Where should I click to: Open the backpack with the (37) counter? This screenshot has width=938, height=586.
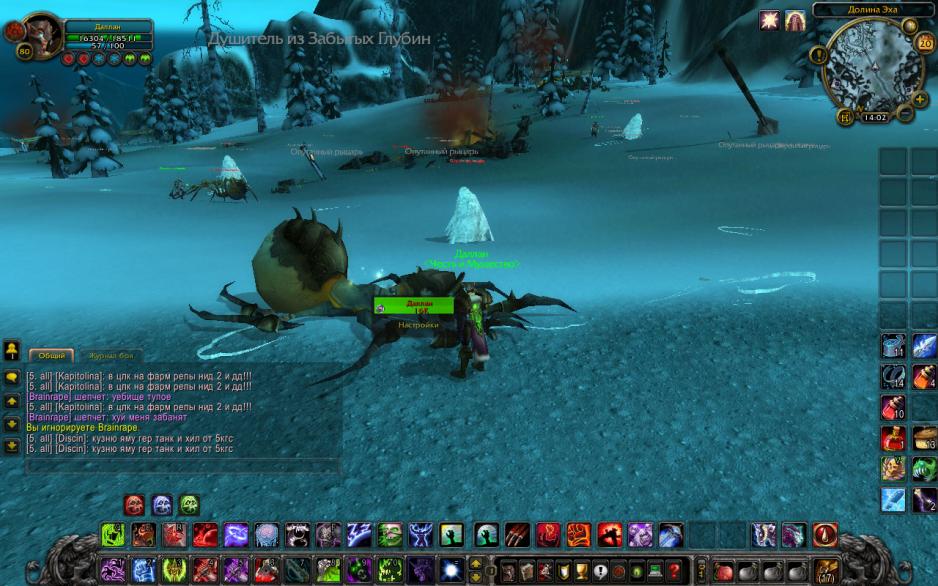pyautogui.click(x=826, y=570)
